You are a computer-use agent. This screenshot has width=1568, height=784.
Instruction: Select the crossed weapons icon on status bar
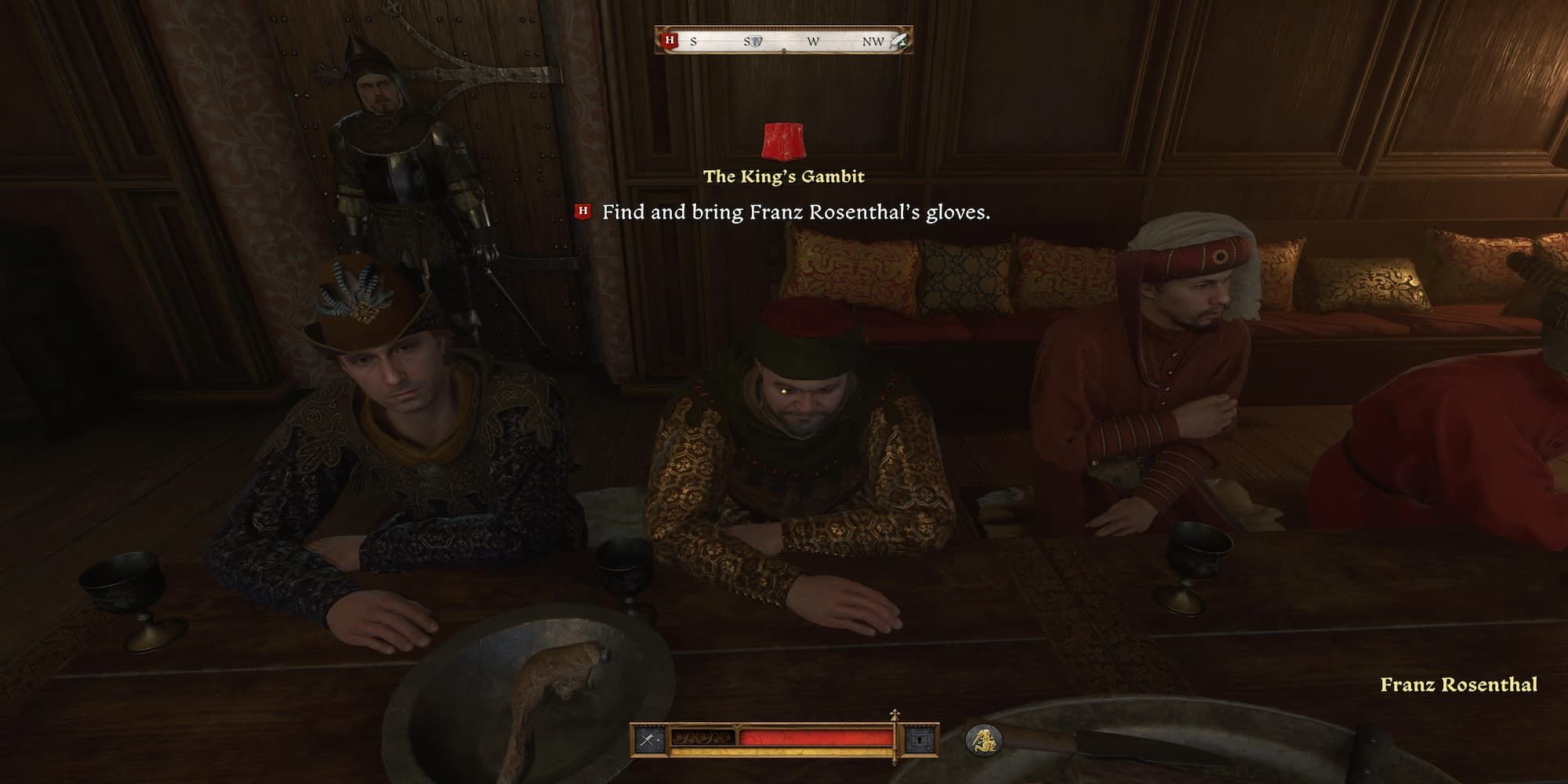tap(648, 740)
